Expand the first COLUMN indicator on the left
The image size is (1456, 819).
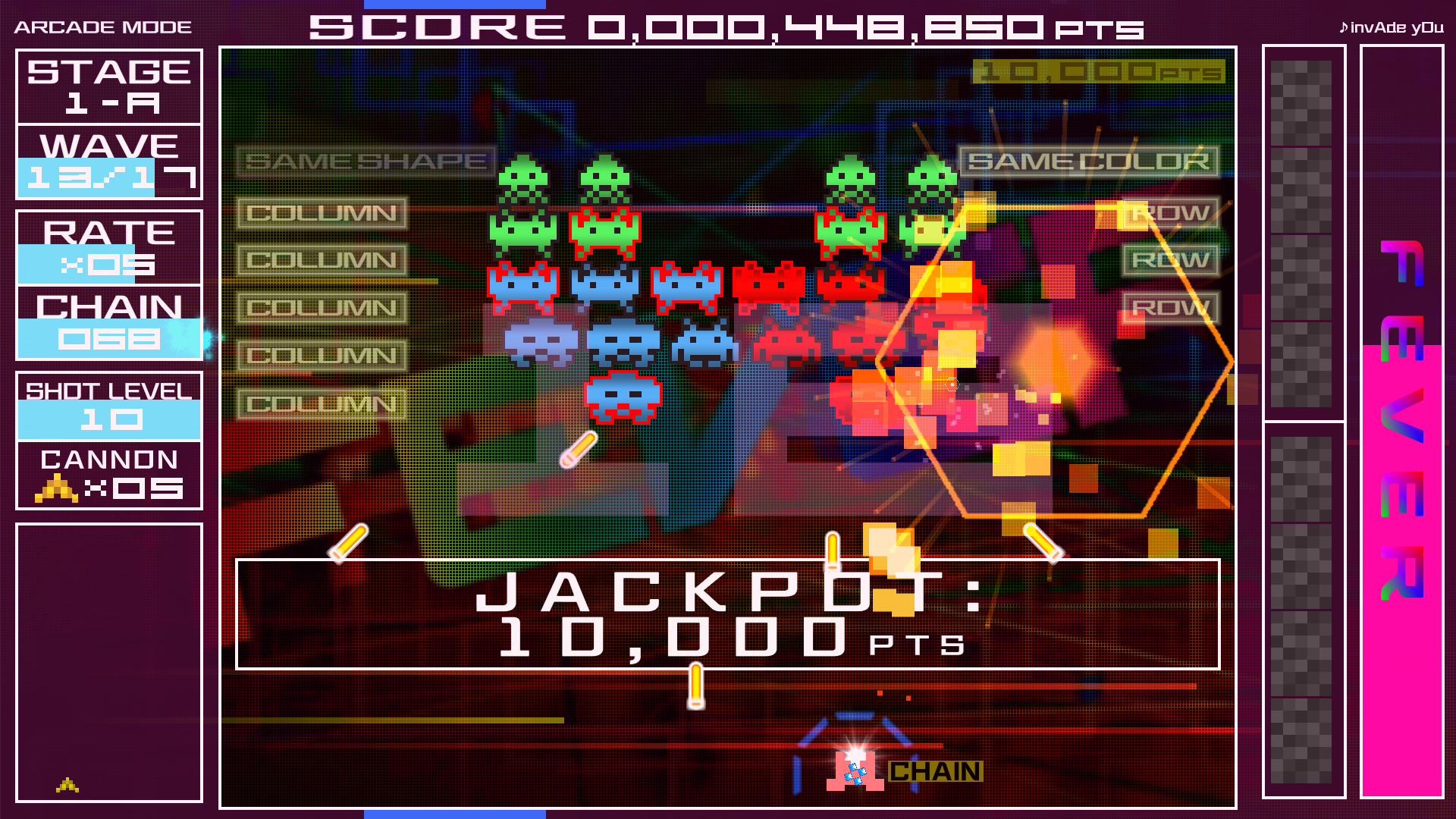click(321, 213)
